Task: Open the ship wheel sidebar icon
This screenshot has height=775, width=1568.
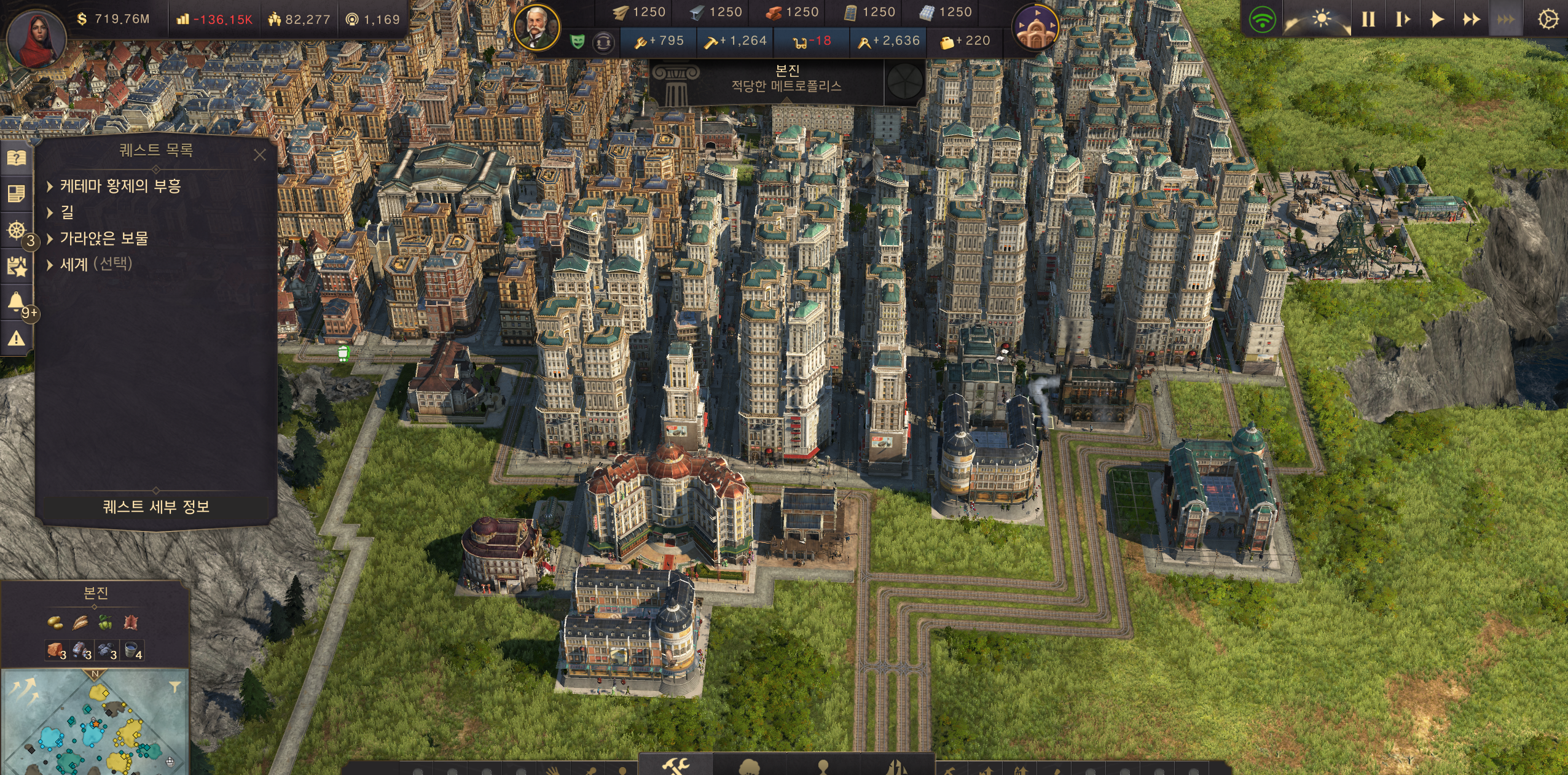Action: point(16,230)
